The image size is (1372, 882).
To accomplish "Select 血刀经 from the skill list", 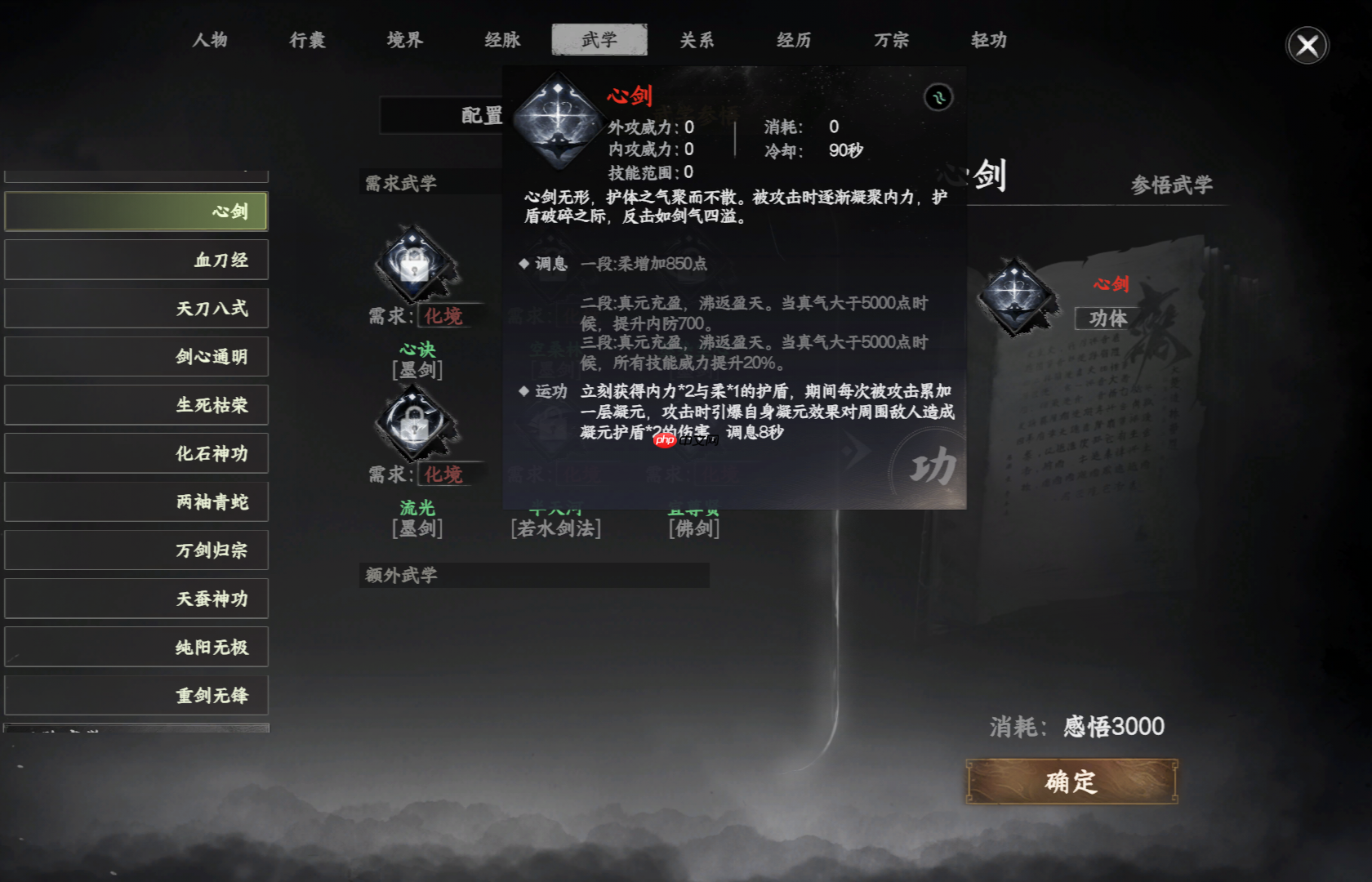I will (x=136, y=259).
